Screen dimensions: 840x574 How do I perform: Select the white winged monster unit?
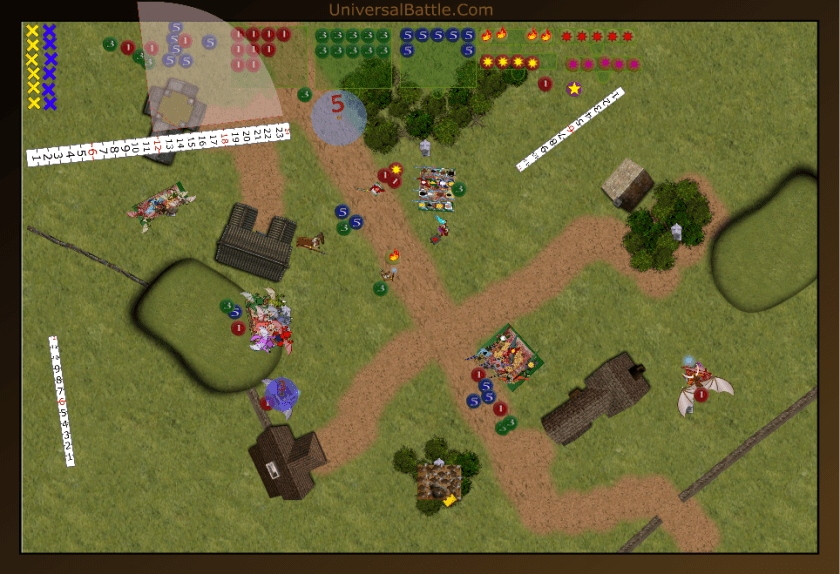(x=704, y=390)
